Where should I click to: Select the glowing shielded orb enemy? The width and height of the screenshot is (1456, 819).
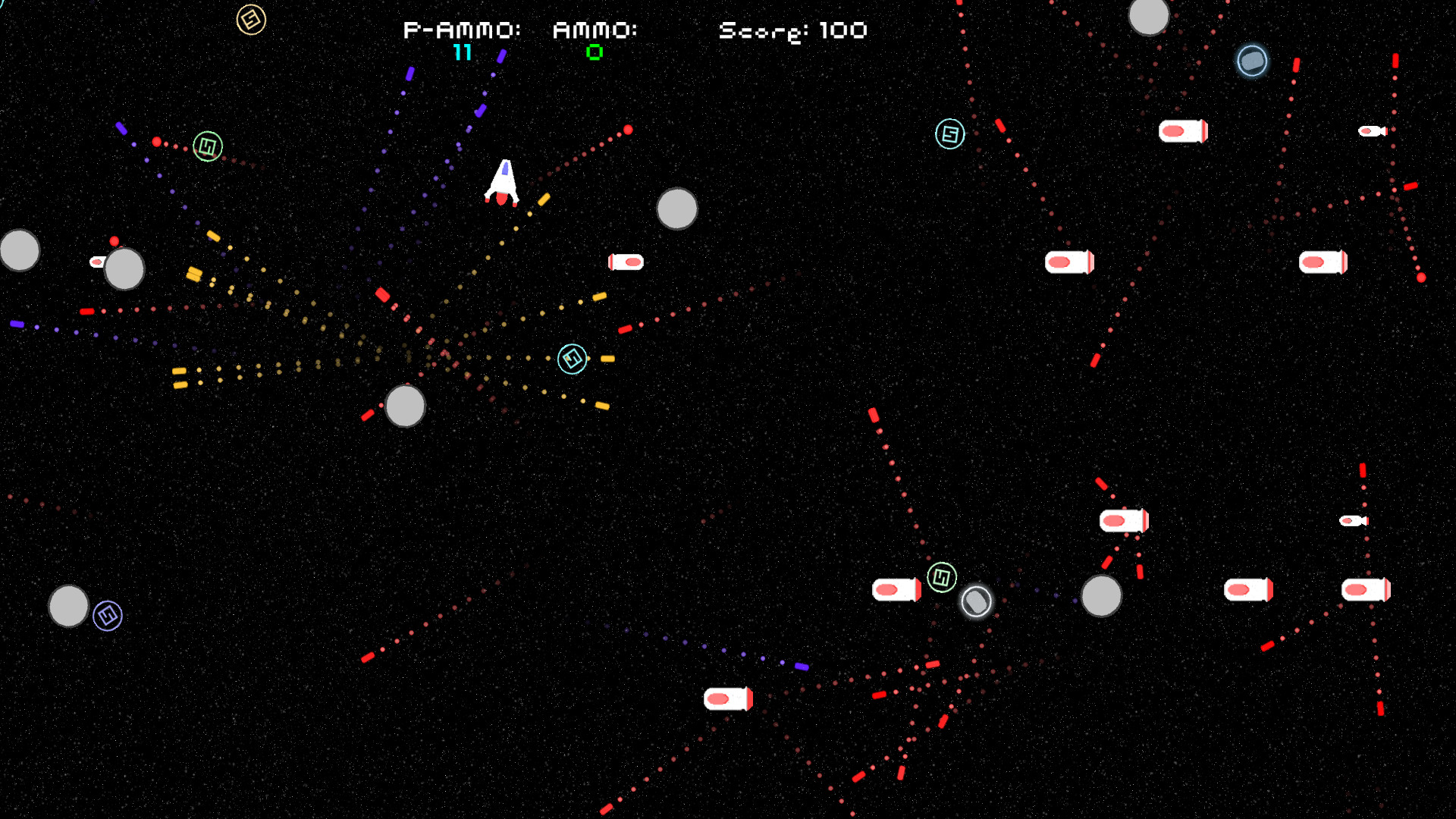976,601
